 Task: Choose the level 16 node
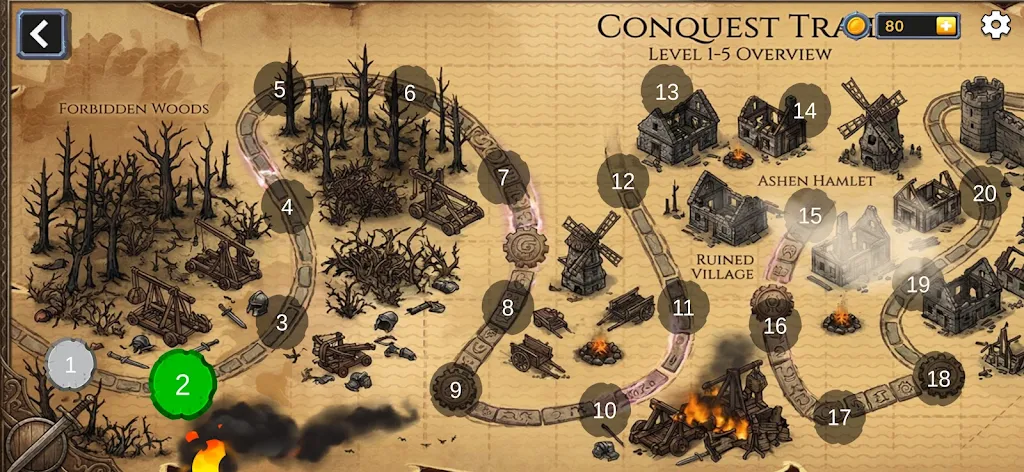(775, 325)
